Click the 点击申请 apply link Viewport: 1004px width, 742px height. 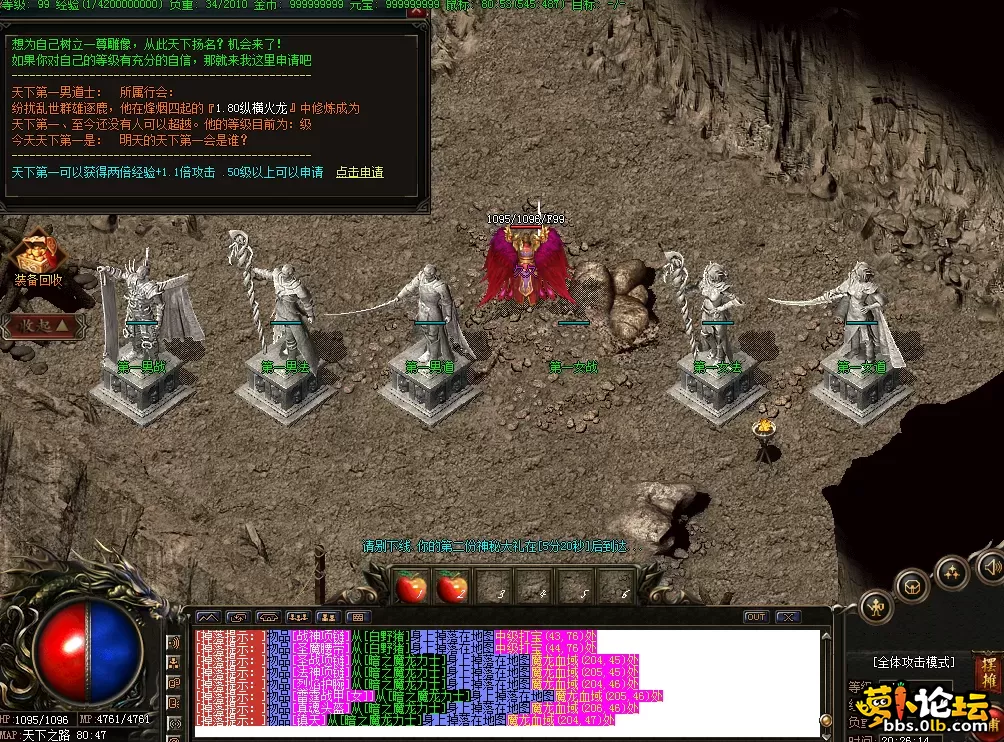click(359, 173)
